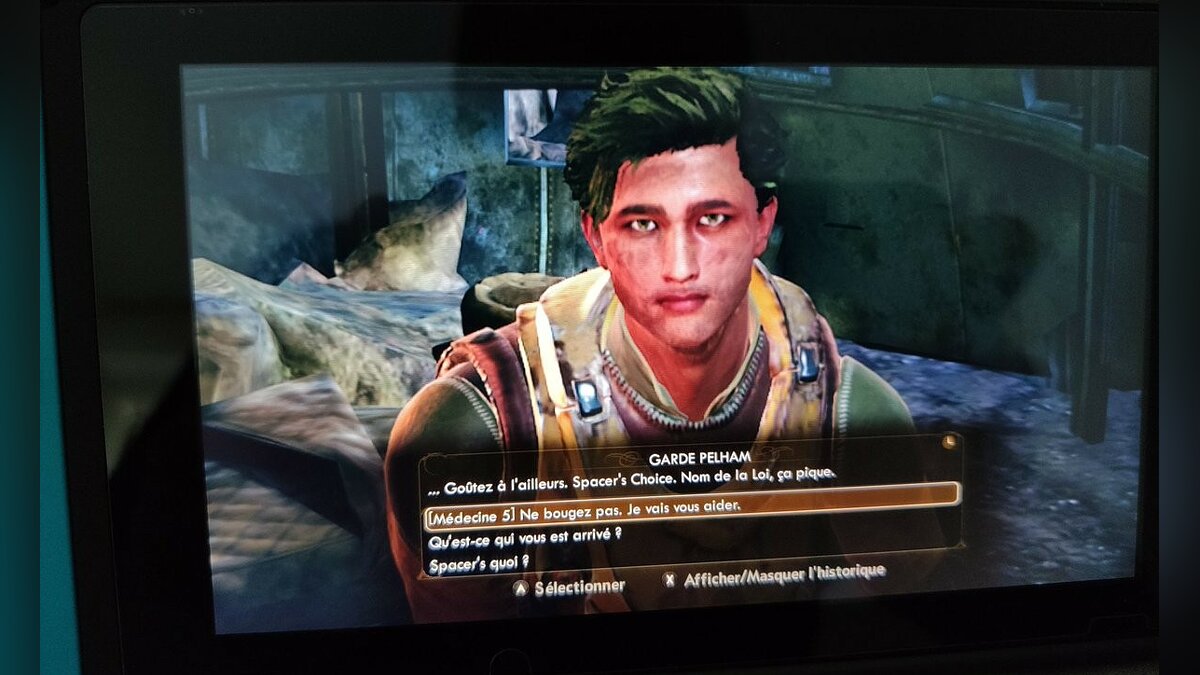1200x675 pixels.
Task: Ask "Spacer's quoi ?" dialogue option
Action: coord(478,565)
